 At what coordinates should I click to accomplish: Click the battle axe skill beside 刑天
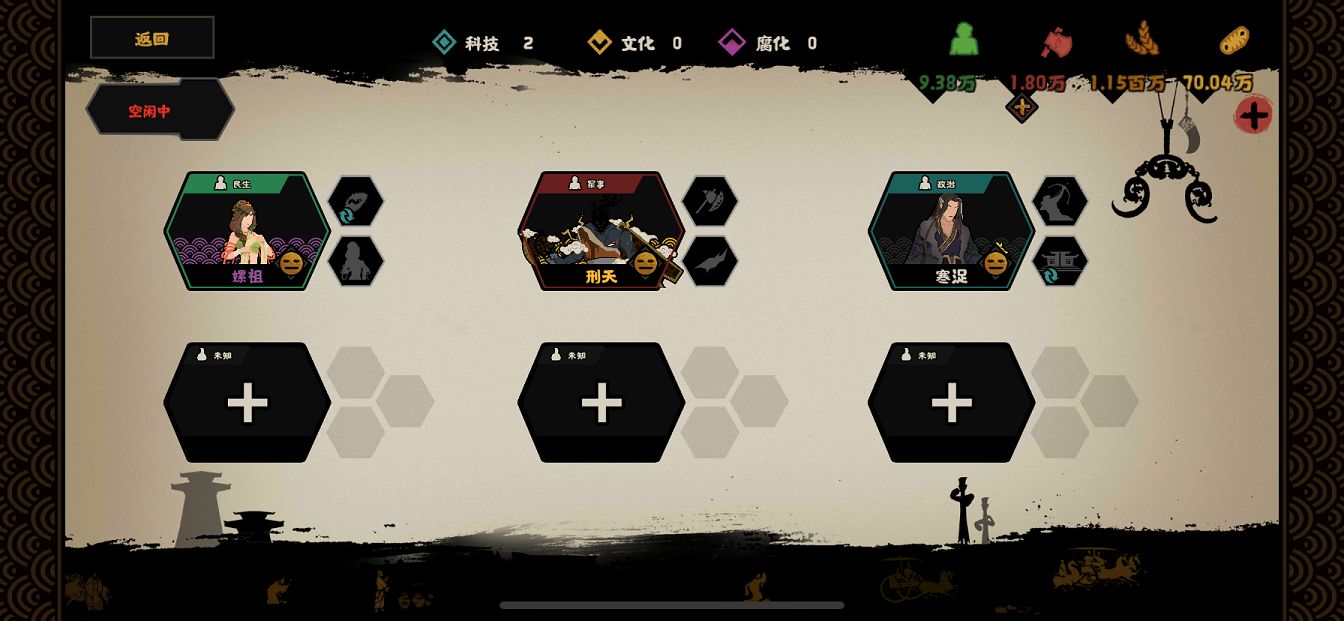(x=710, y=201)
